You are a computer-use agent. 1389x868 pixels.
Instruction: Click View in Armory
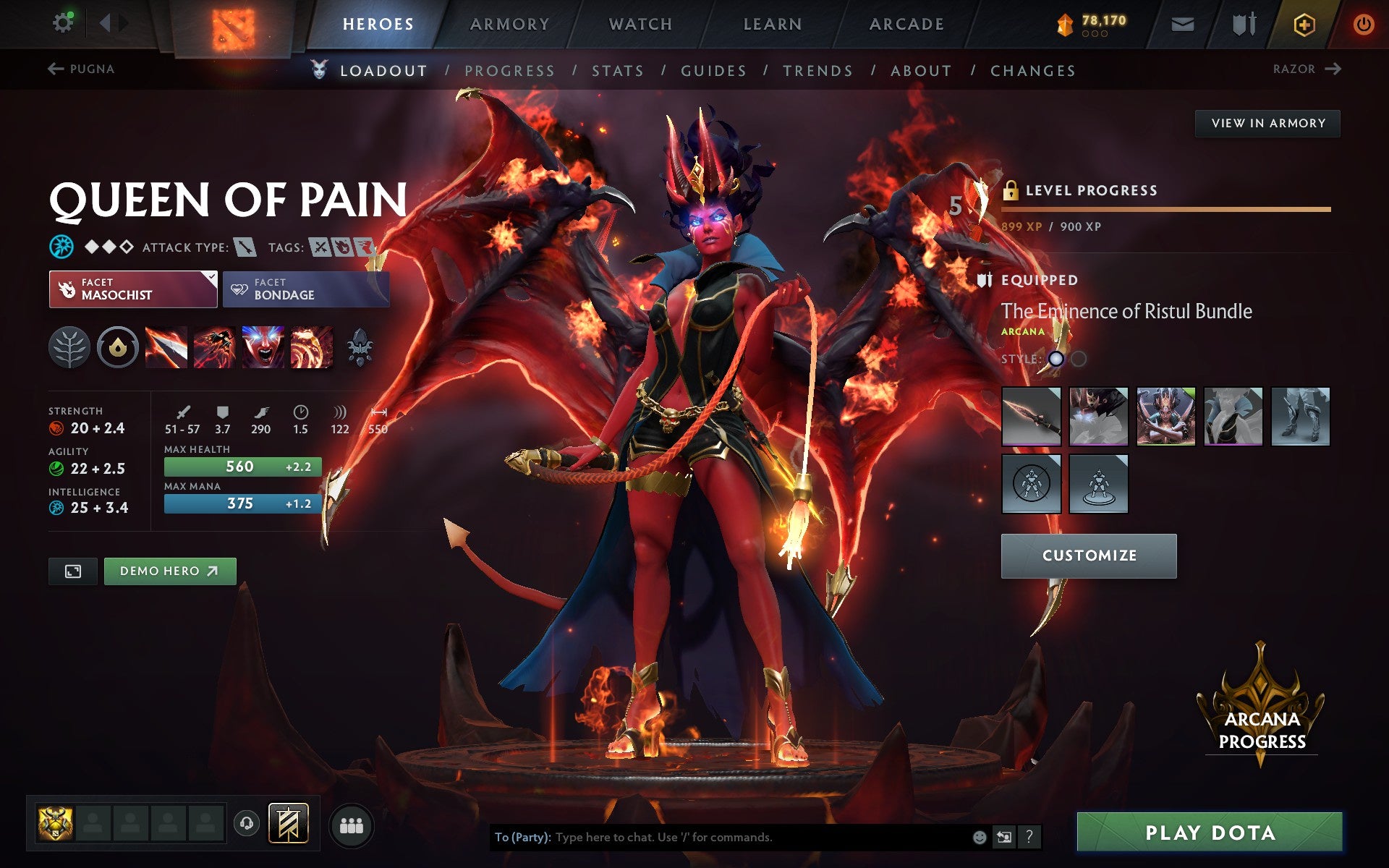(1267, 123)
